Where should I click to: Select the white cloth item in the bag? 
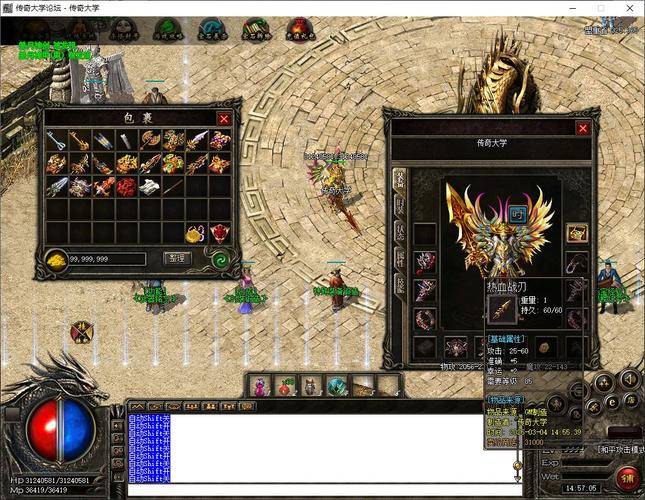(150, 186)
